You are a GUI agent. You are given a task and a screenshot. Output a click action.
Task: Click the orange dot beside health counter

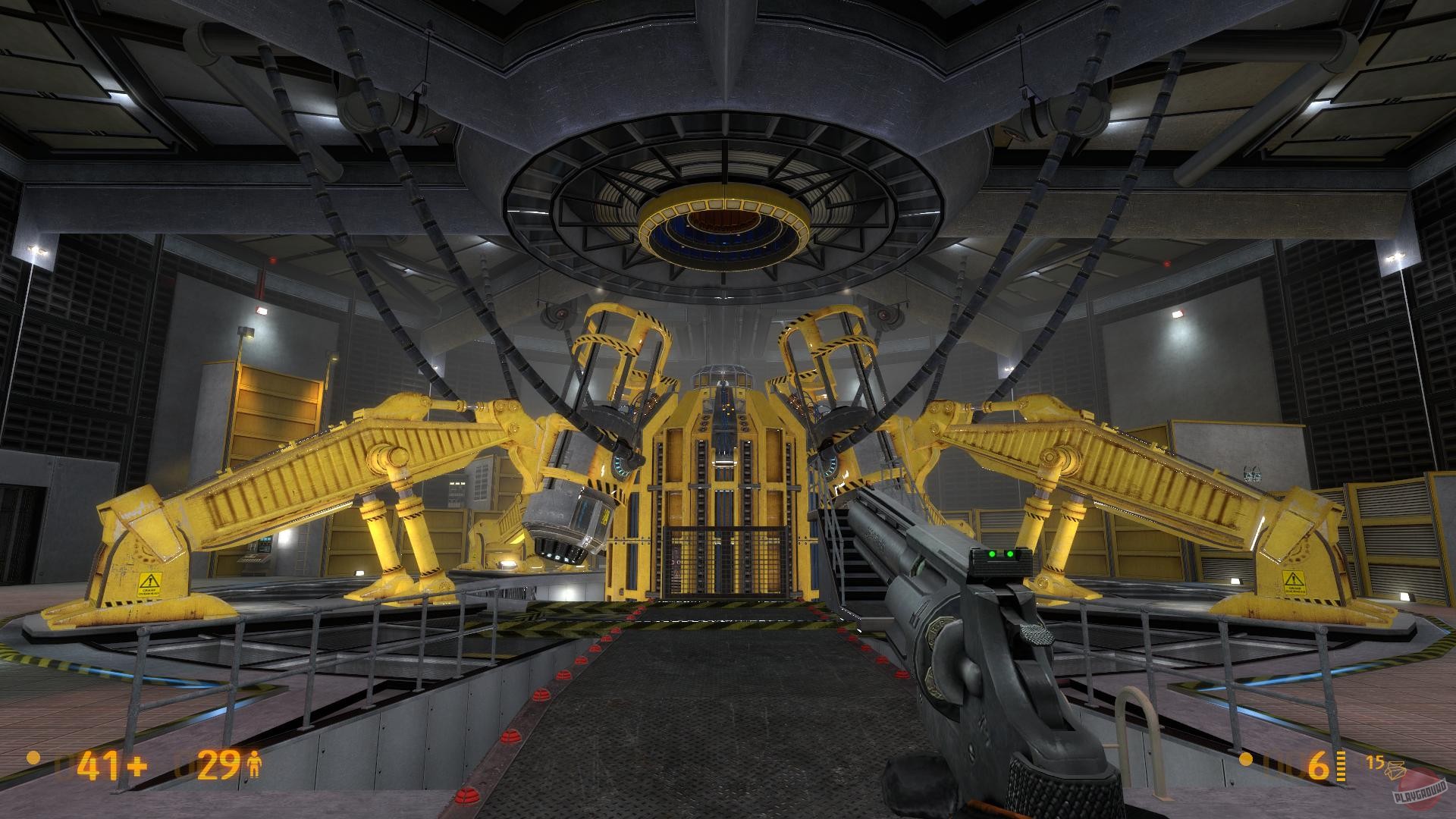pyautogui.click(x=33, y=758)
